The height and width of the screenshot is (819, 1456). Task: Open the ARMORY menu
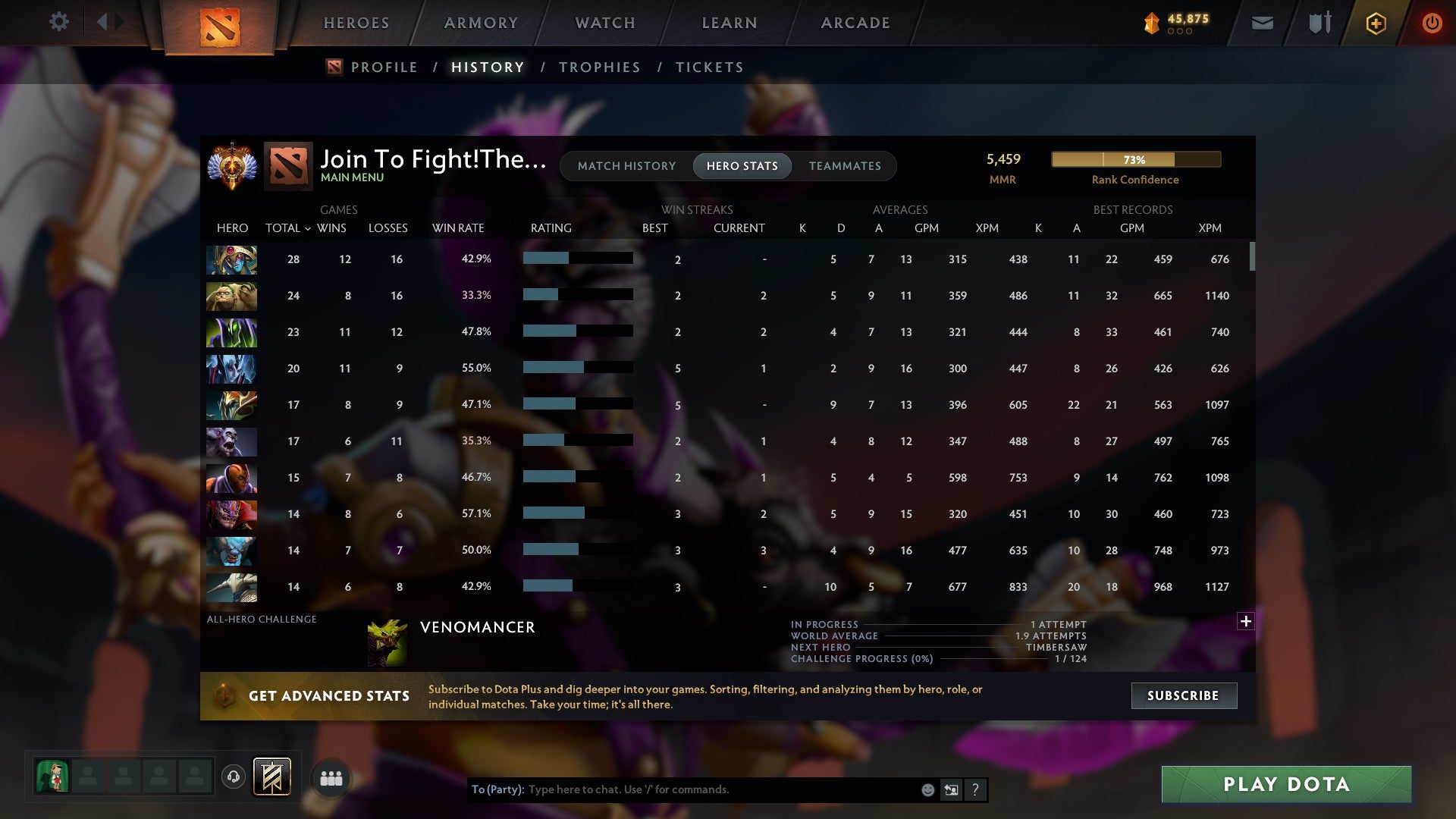pyautogui.click(x=480, y=23)
